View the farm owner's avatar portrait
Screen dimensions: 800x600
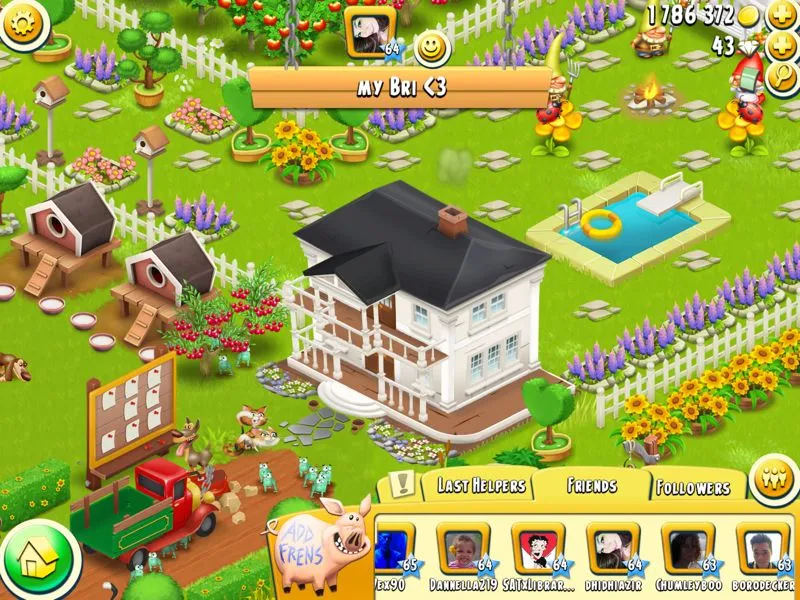point(368,30)
